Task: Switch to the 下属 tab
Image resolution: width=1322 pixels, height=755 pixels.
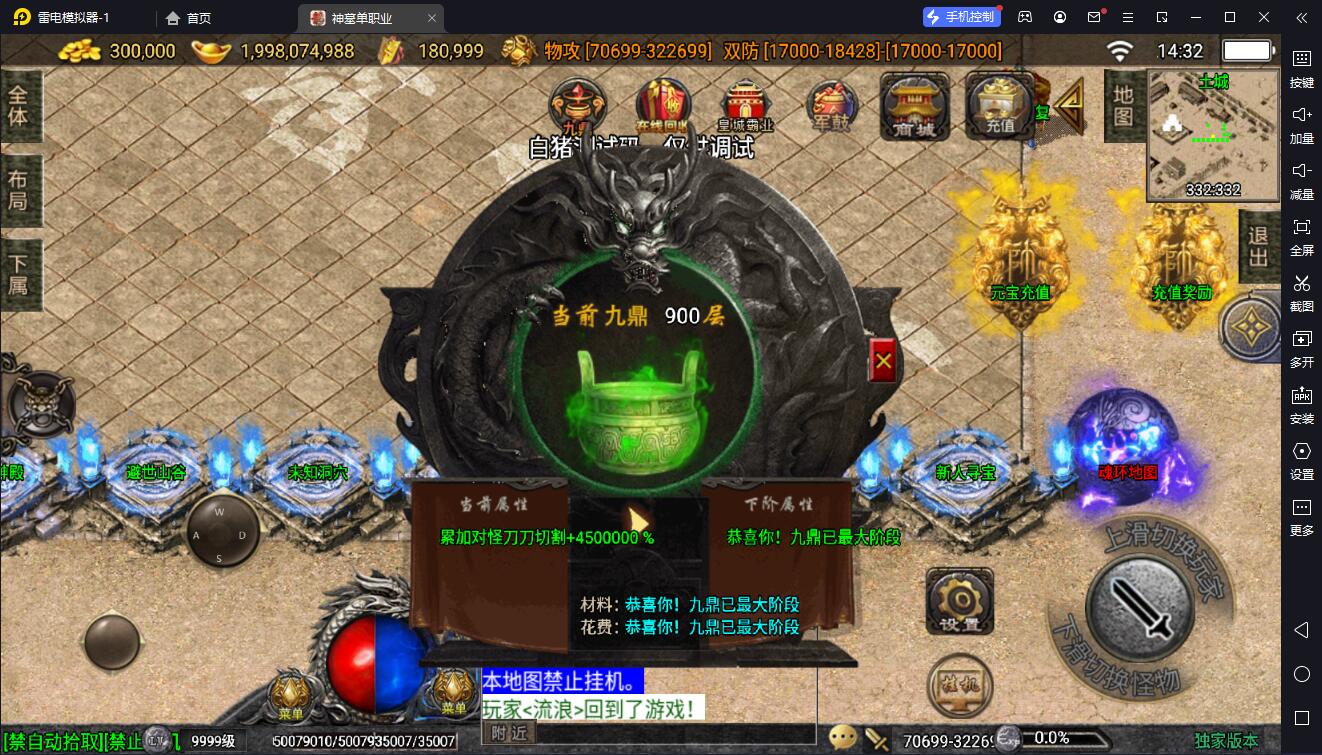Action: pyautogui.click(x=20, y=274)
